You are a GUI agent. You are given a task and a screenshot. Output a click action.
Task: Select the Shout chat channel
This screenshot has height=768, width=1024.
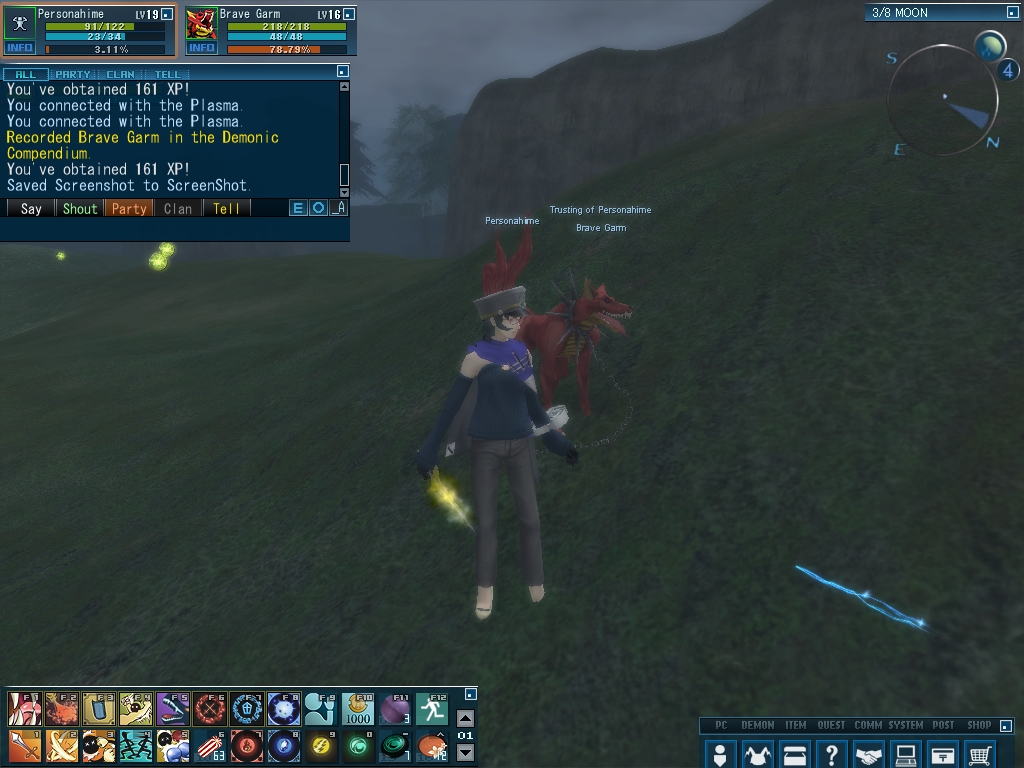[x=80, y=208]
